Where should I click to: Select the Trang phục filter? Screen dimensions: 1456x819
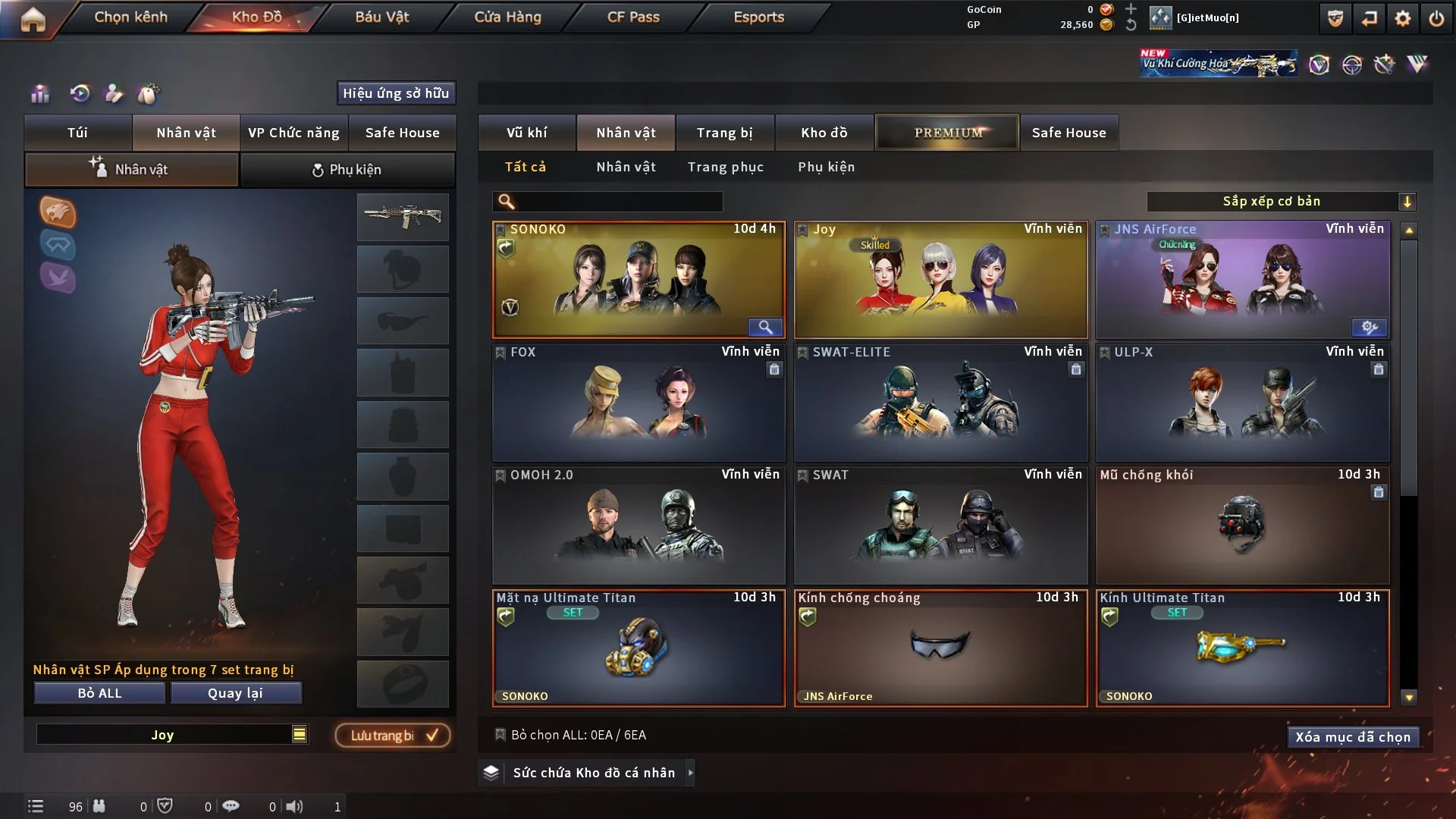tap(725, 167)
